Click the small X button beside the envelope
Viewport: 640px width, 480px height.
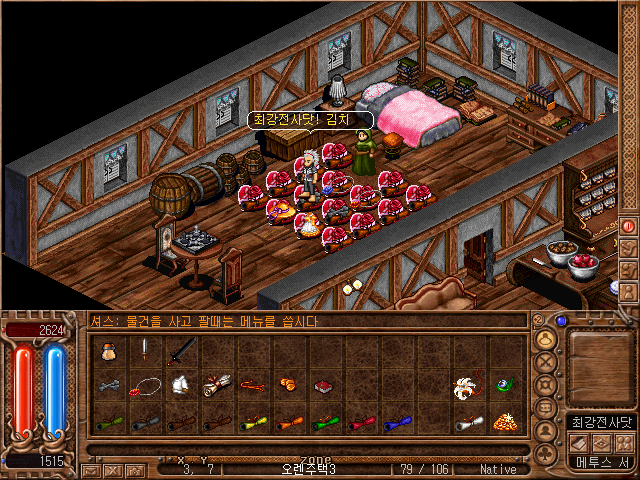pos(112,469)
